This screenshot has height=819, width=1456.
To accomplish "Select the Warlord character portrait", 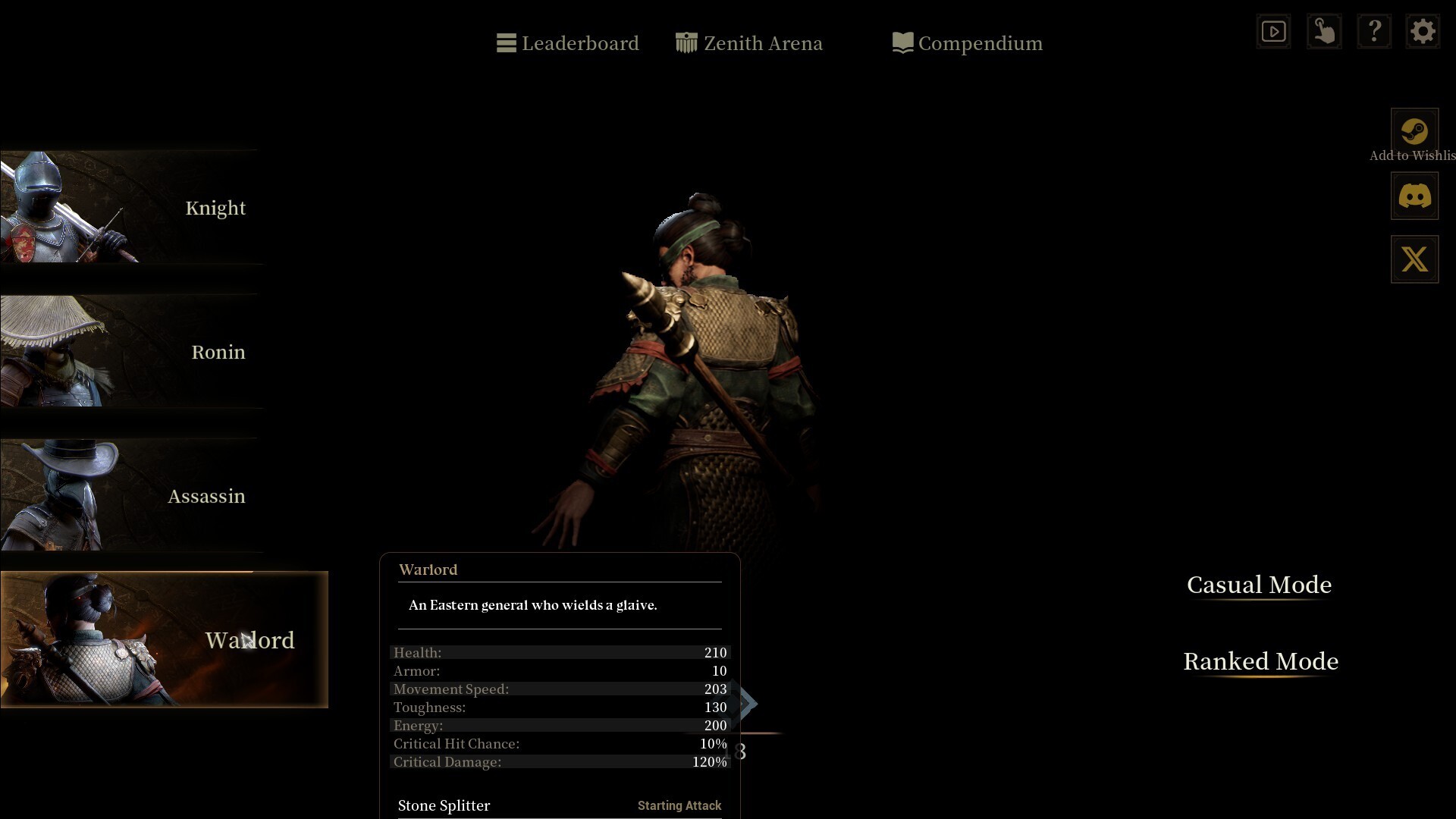I will click(164, 640).
